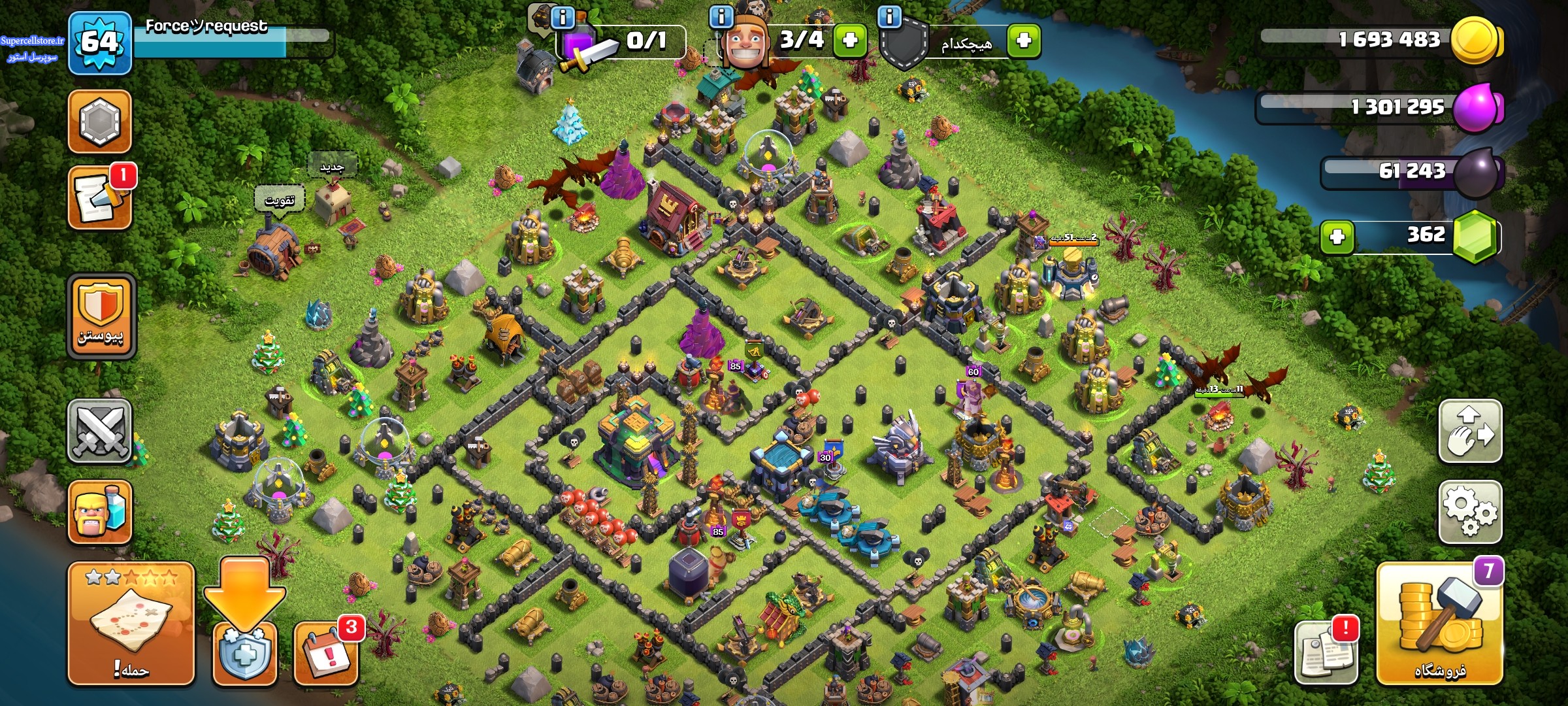This screenshot has width=1568, height=706.
Task: Open the news clipboard with alert badge
Action: [1326, 652]
